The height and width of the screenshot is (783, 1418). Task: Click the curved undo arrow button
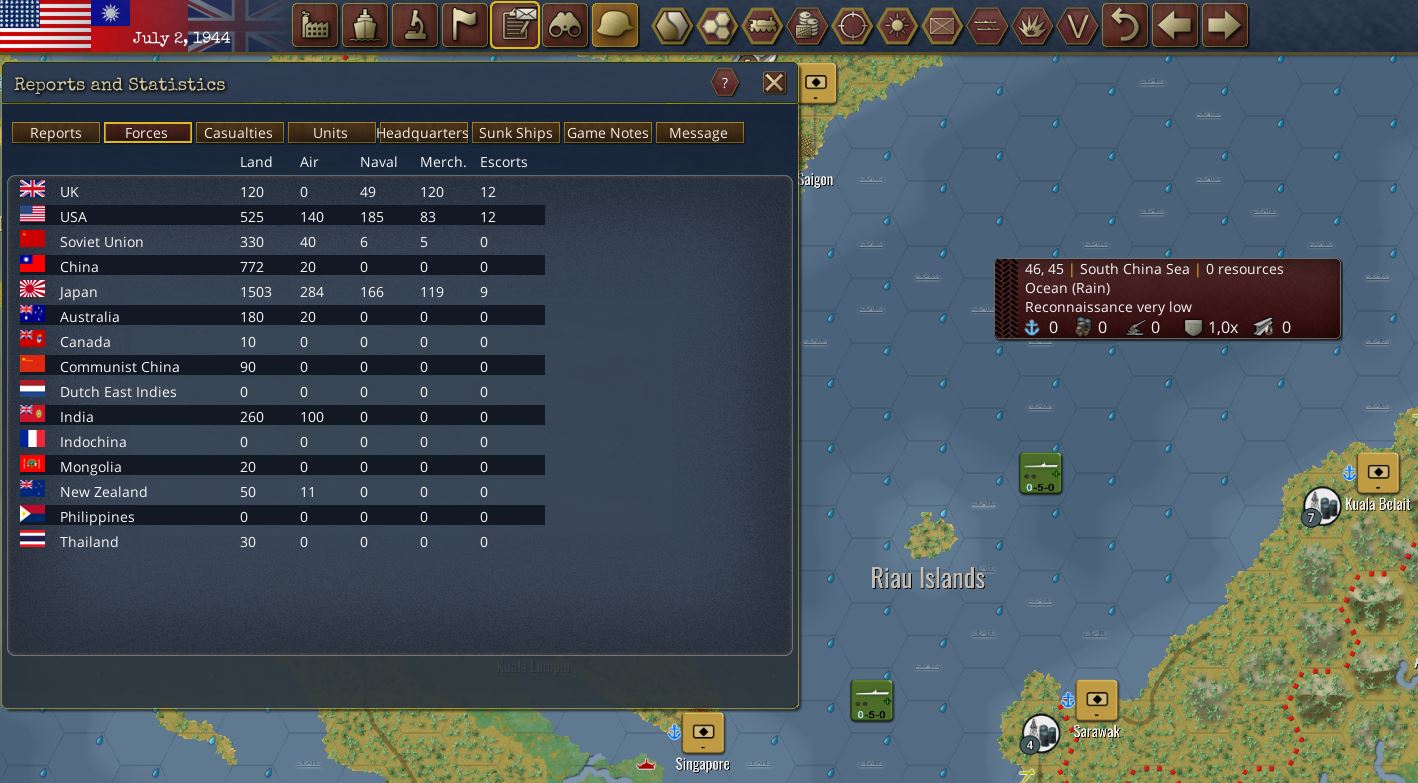pyautogui.click(x=1125, y=26)
